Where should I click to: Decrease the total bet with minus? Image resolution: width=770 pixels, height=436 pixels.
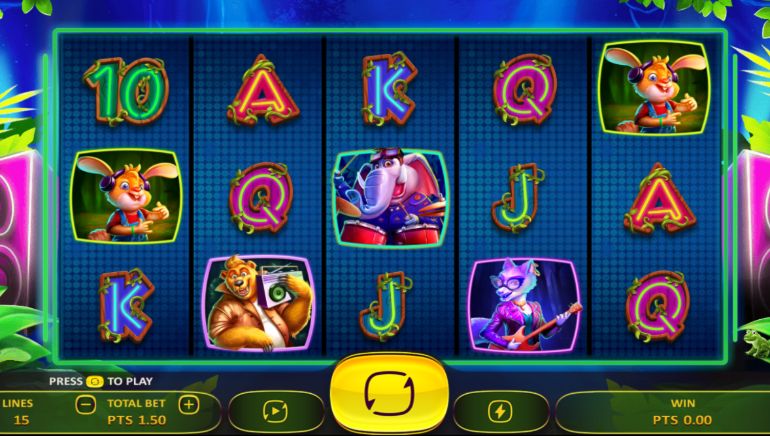pyautogui.click(x=87, y=404)
